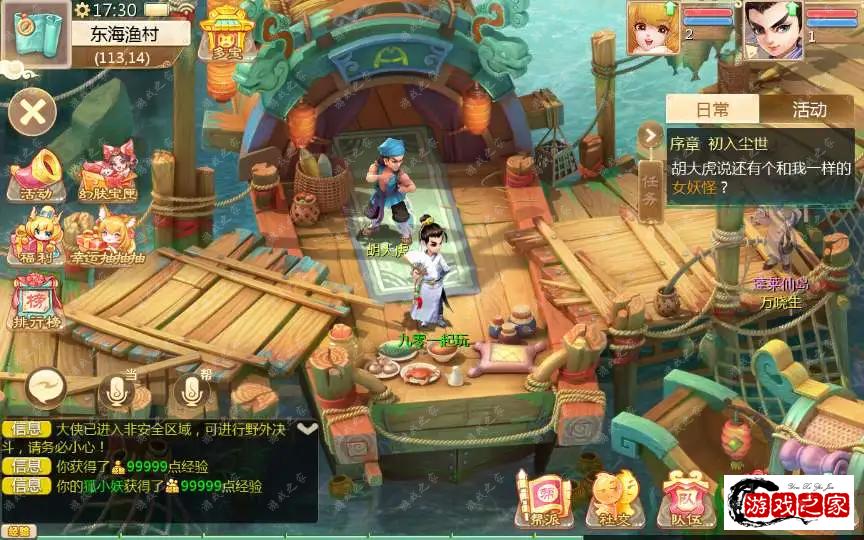Open the 队伍 team menu

(x=685, y=498)
